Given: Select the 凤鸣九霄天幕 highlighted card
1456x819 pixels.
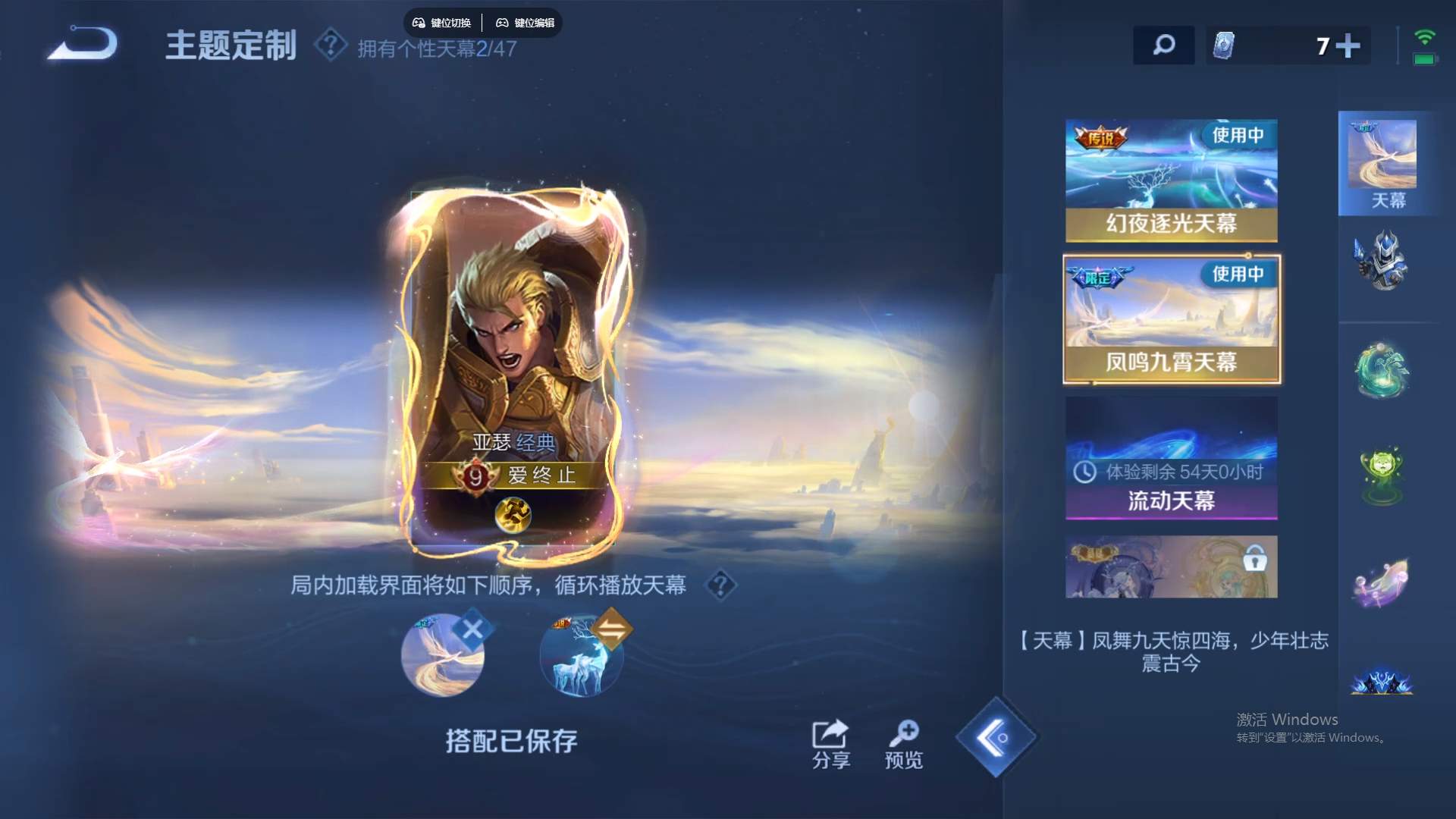Looking at the screenshot, I should click(1171, 318).
